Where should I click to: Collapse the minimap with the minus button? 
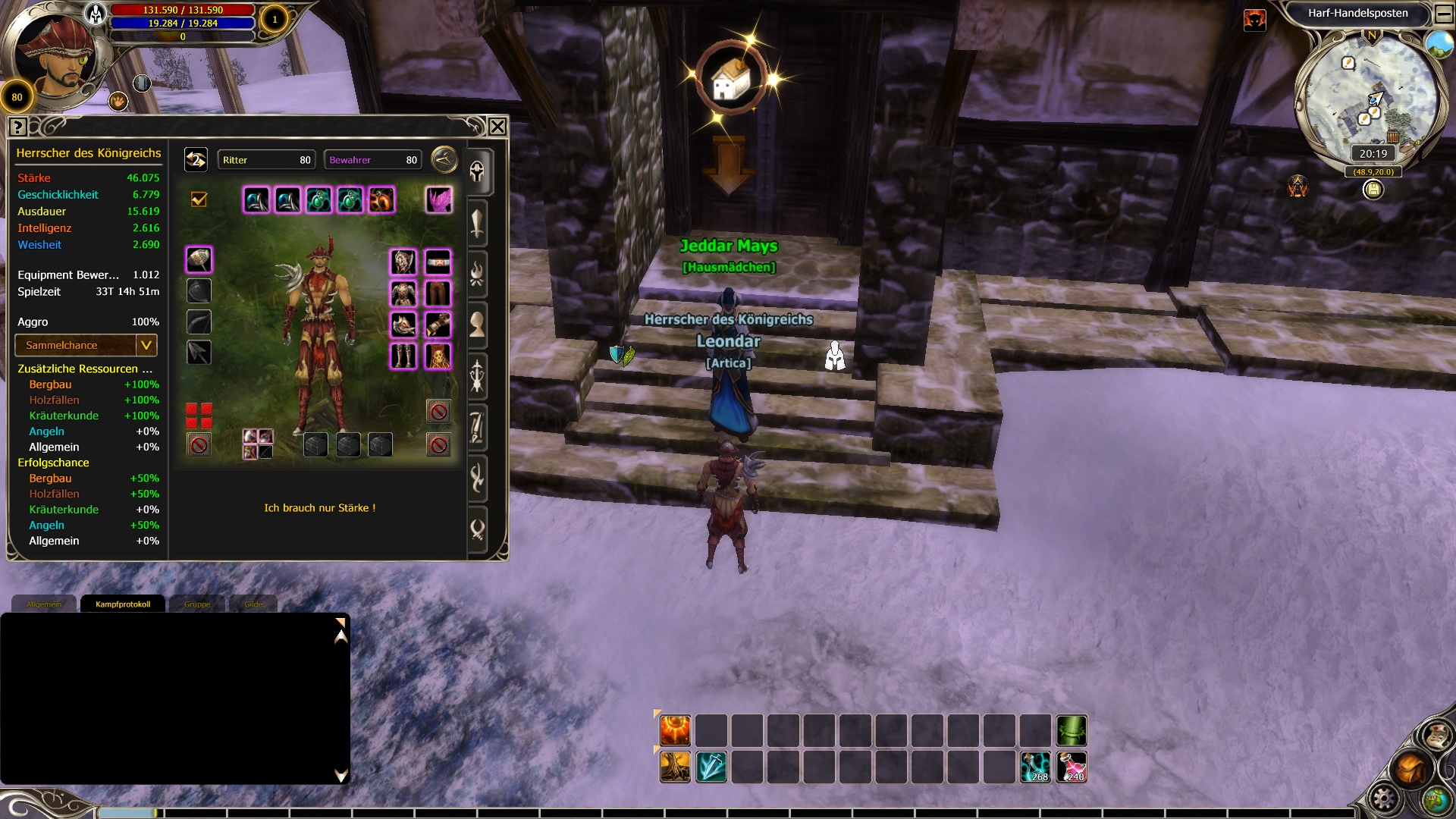pos(1444,14)
